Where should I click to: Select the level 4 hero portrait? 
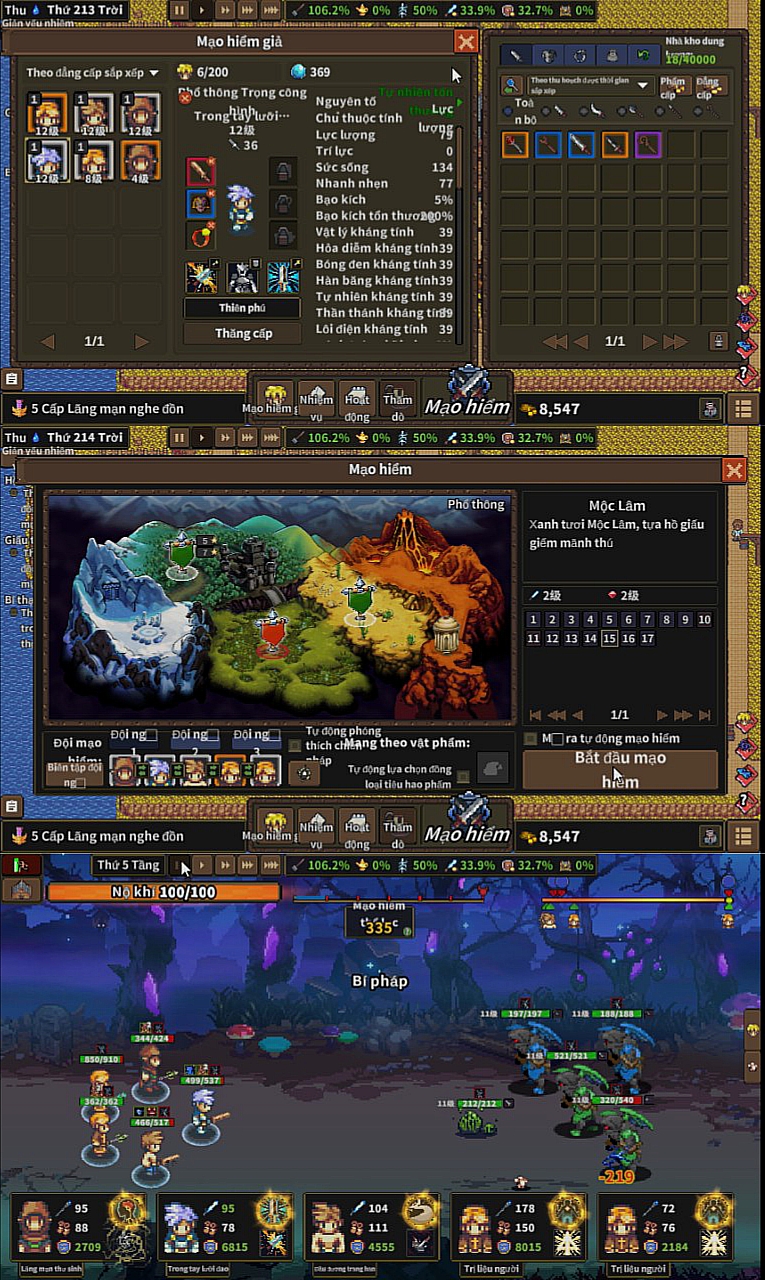(140, 160)
